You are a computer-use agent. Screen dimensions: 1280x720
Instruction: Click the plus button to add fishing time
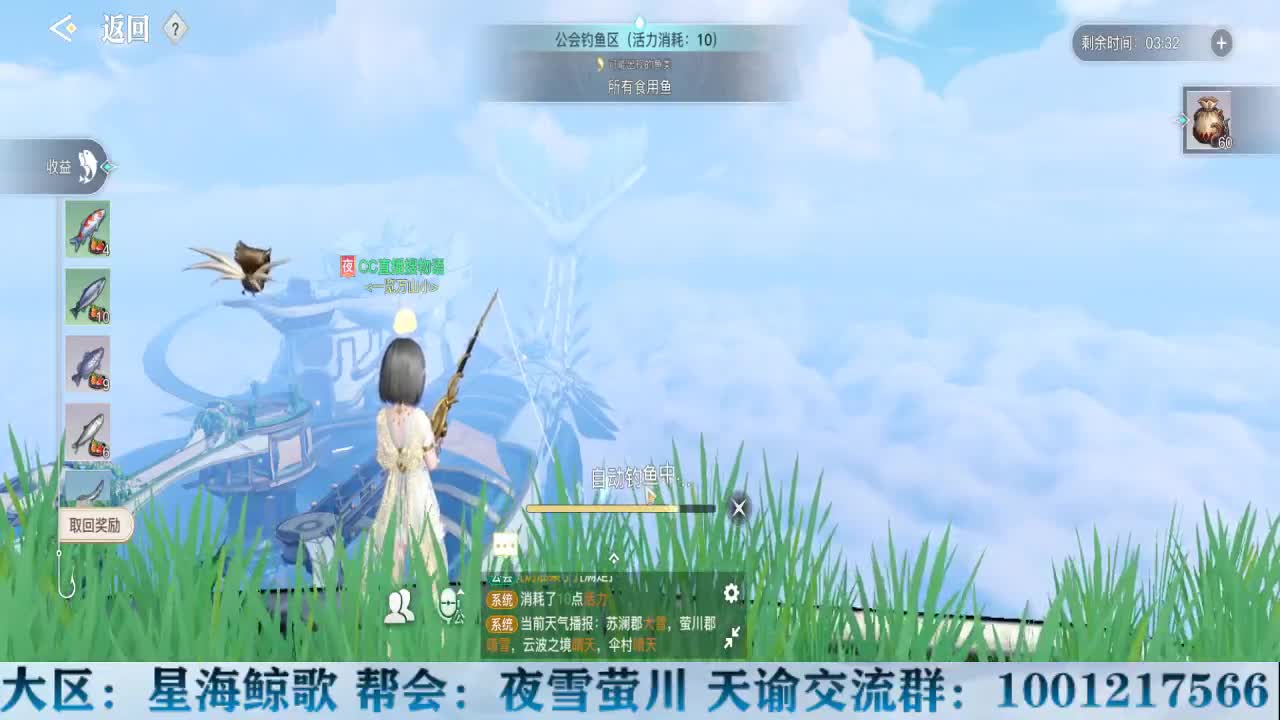click(1220, 44)
